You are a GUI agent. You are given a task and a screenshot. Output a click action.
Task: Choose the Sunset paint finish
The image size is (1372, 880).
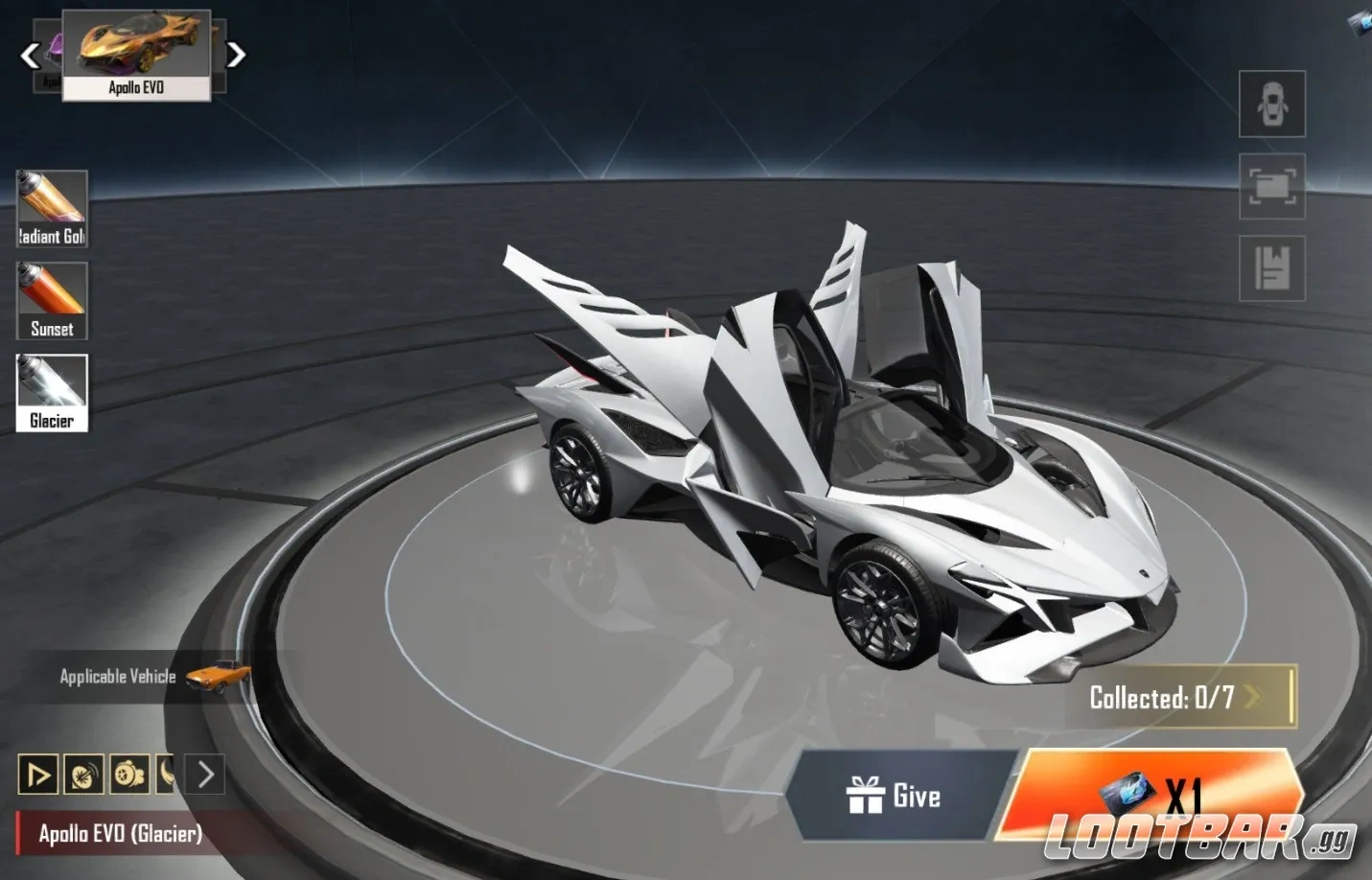pos(52,301)
